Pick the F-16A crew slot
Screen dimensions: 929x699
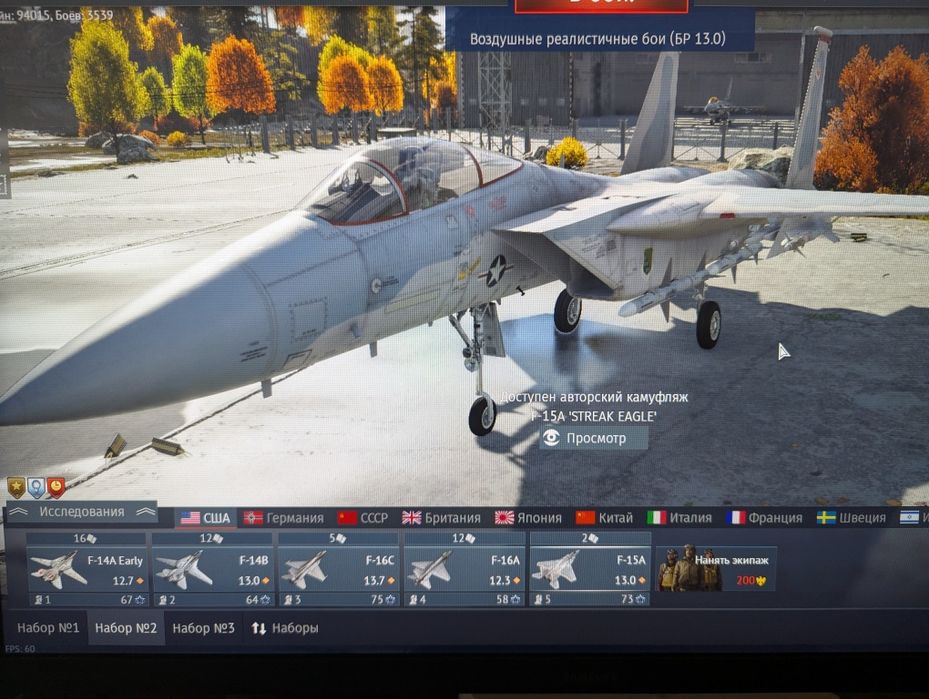(x=465, y=570)
